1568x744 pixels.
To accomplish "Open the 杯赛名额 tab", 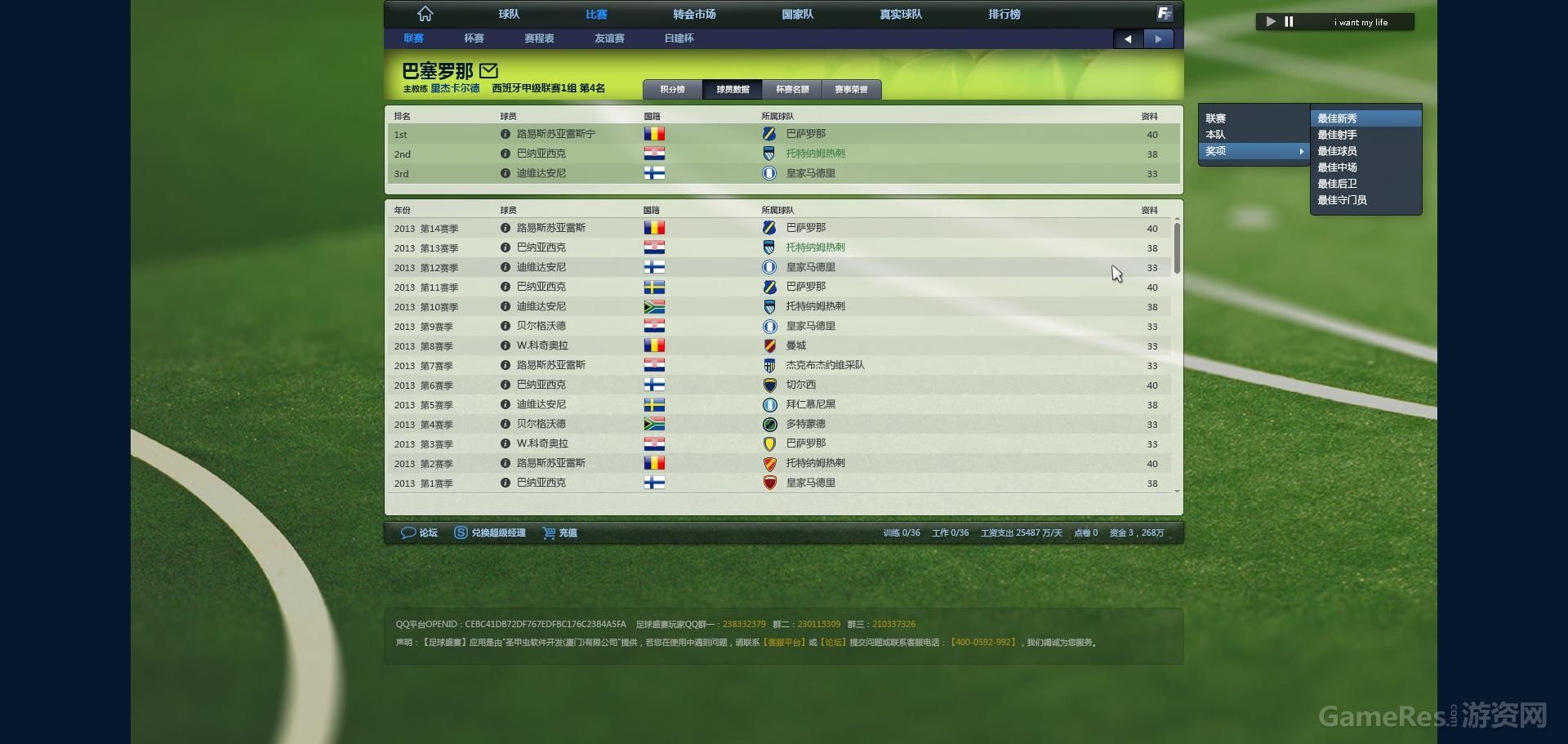I will point(792,90).
